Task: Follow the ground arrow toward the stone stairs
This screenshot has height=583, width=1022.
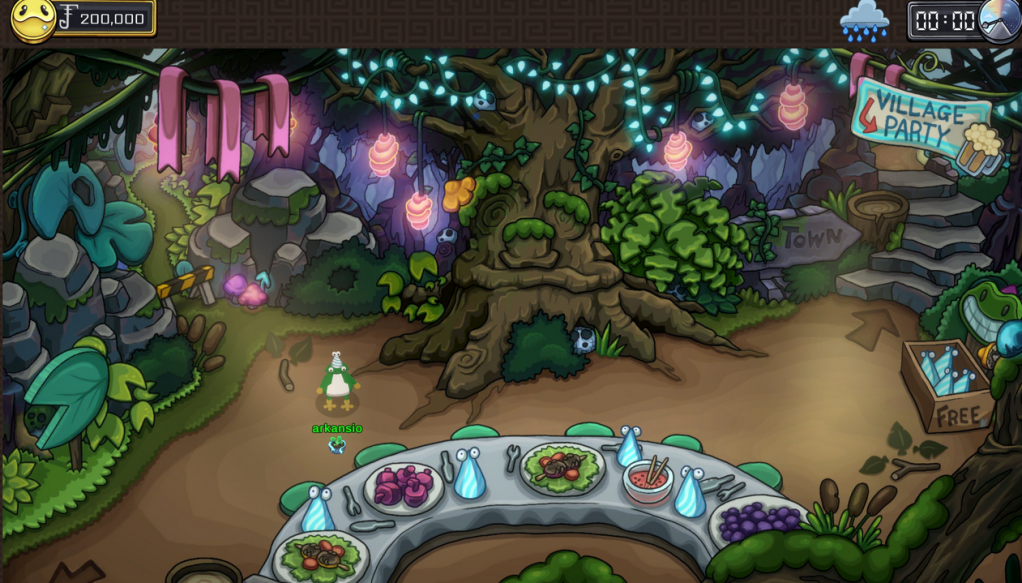Action: pos(873,326)
